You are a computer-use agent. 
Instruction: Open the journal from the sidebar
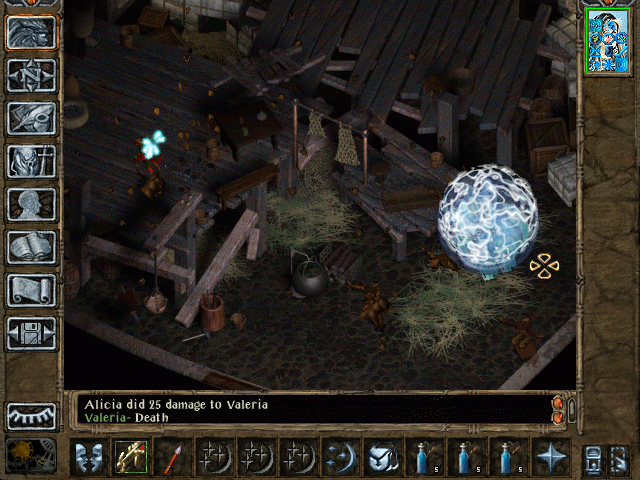(x=31, y=118)
